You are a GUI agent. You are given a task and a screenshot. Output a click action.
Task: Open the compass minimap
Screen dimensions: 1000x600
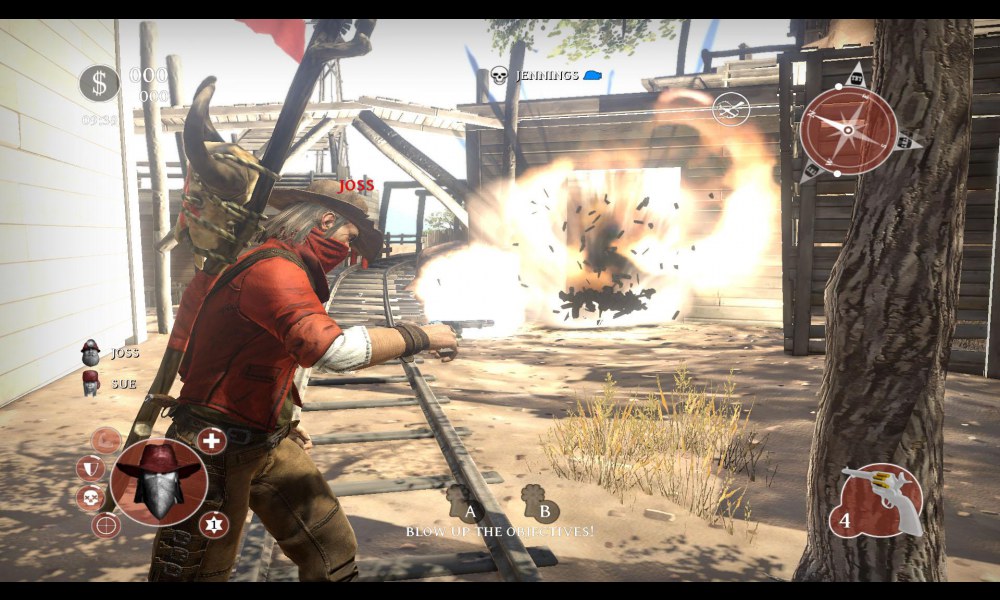[x=848, y=130]
